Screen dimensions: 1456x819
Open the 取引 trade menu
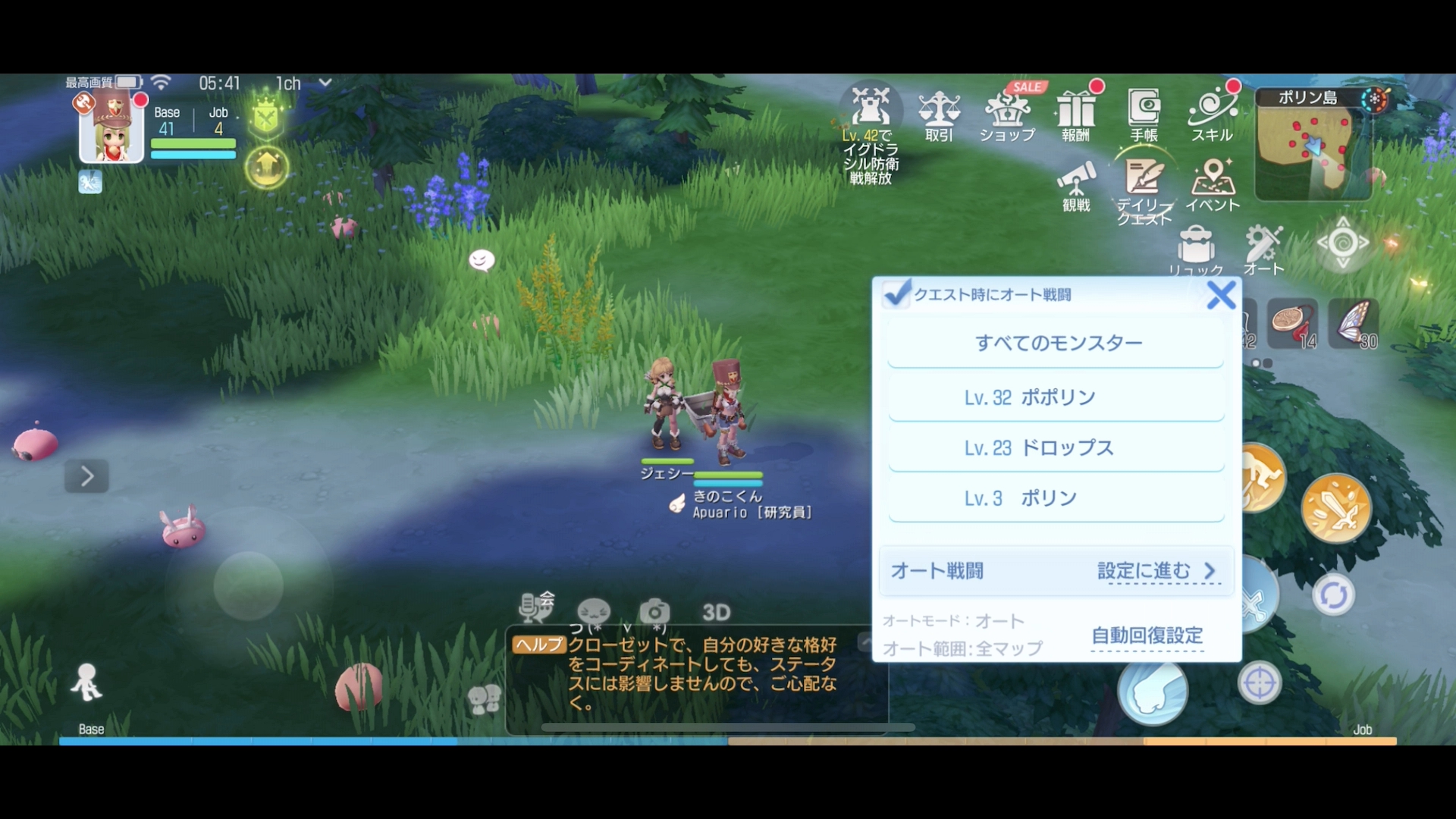[940, 114]
